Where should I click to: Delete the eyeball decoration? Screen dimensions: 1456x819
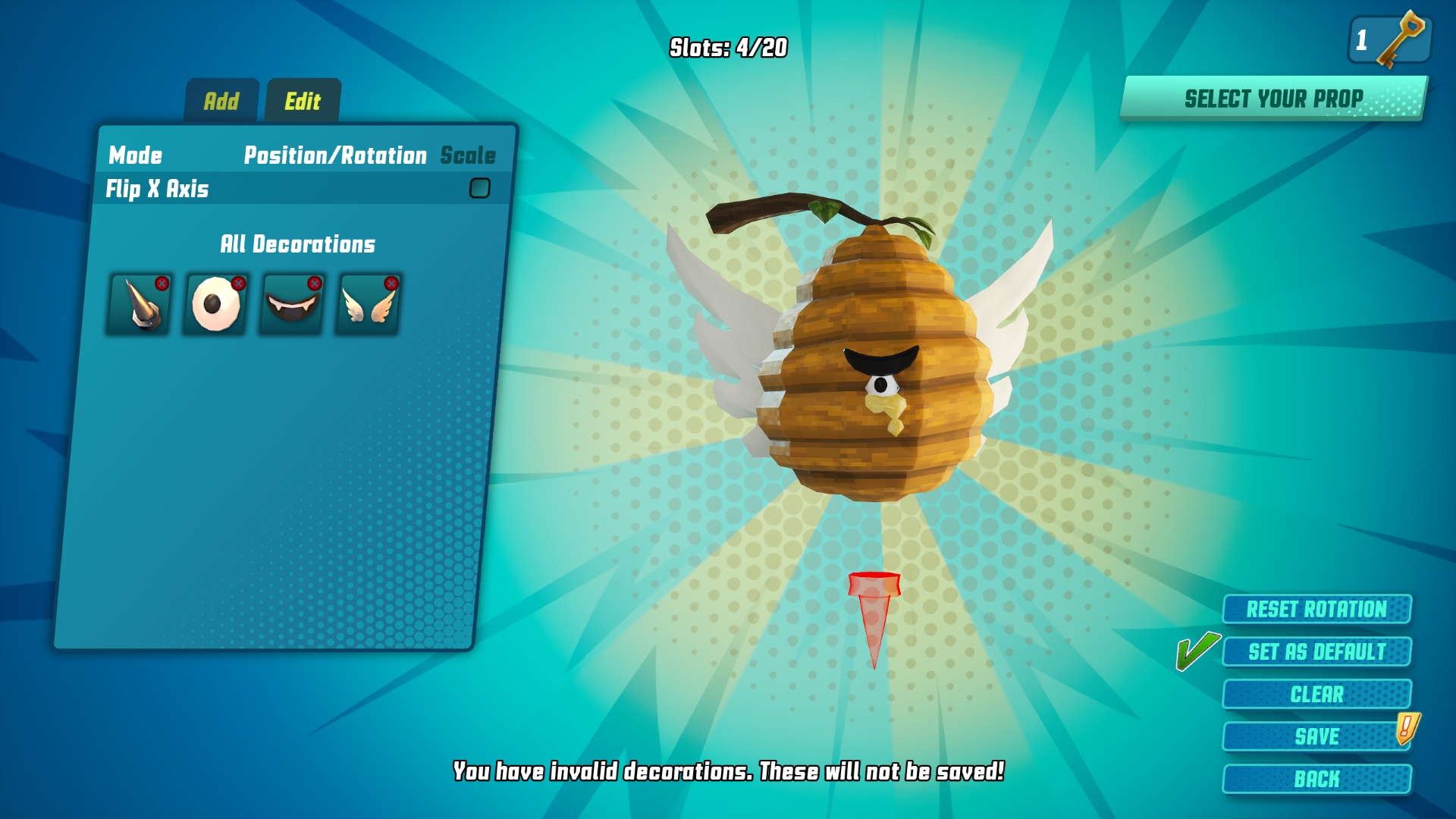[x=239, y=284]
